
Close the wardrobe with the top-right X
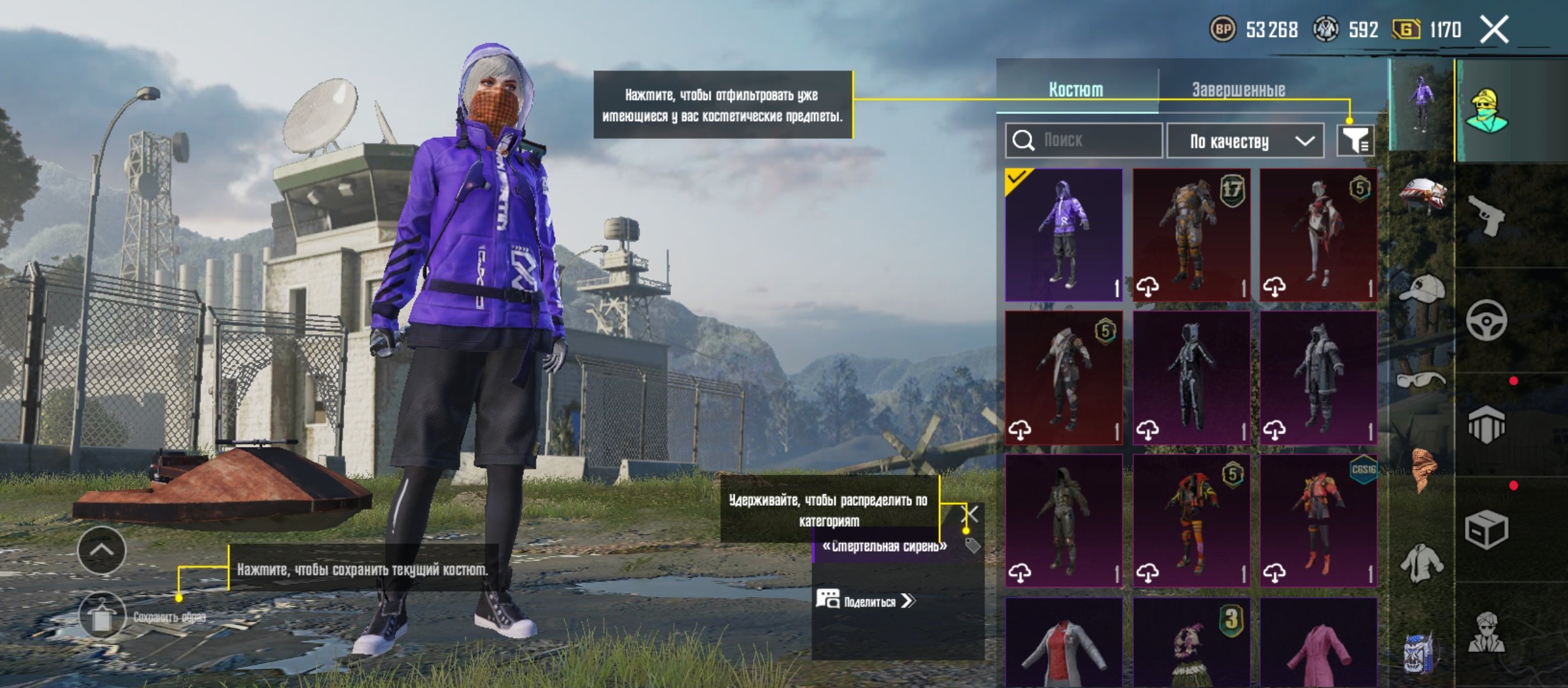1494,30
